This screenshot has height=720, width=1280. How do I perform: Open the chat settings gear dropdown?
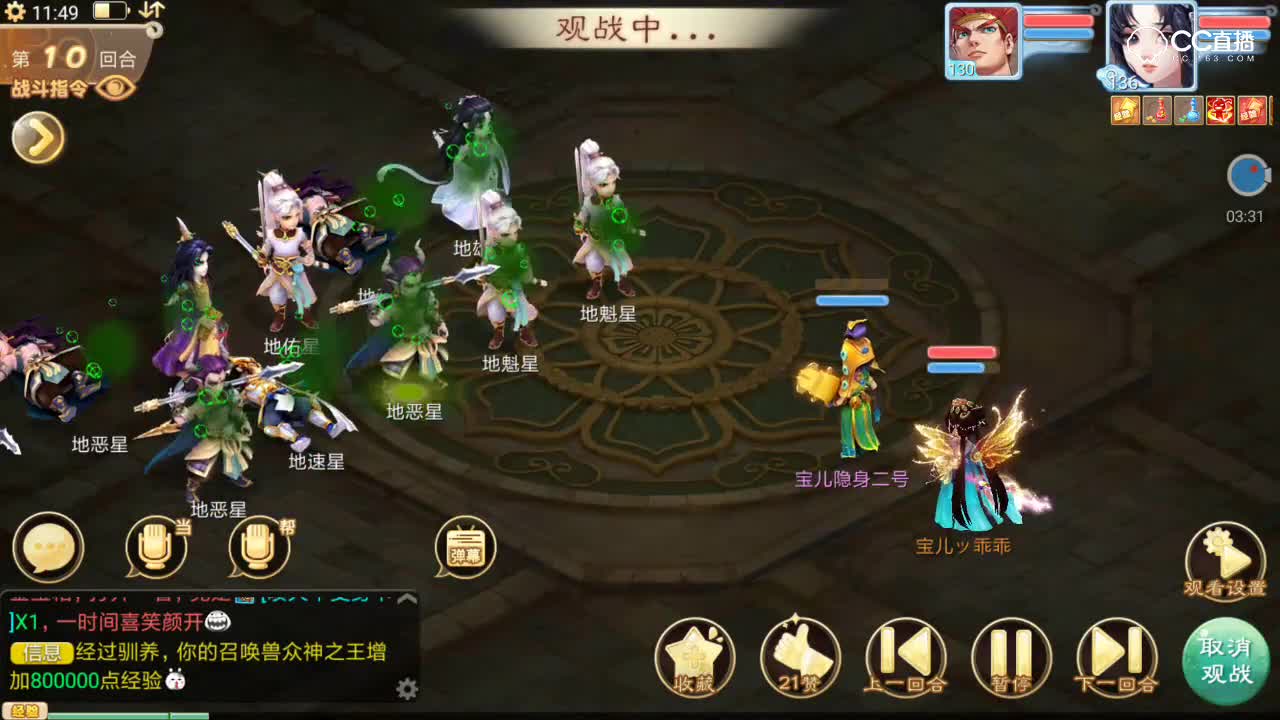click(408, 688)
